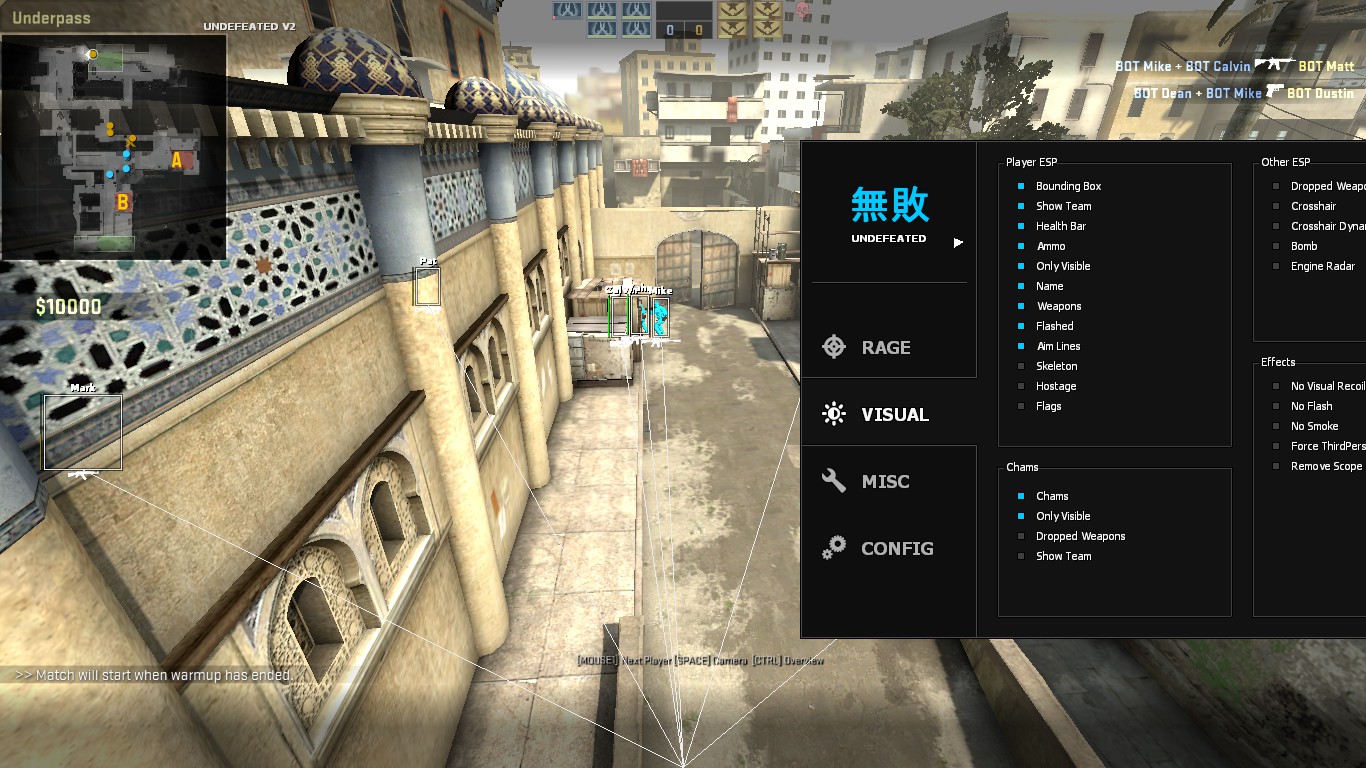Image resolution: width=1366 pixels, height=768 pixels.
Task: Switch to the VISUAL tab
Action: click(x=893, y=414)
